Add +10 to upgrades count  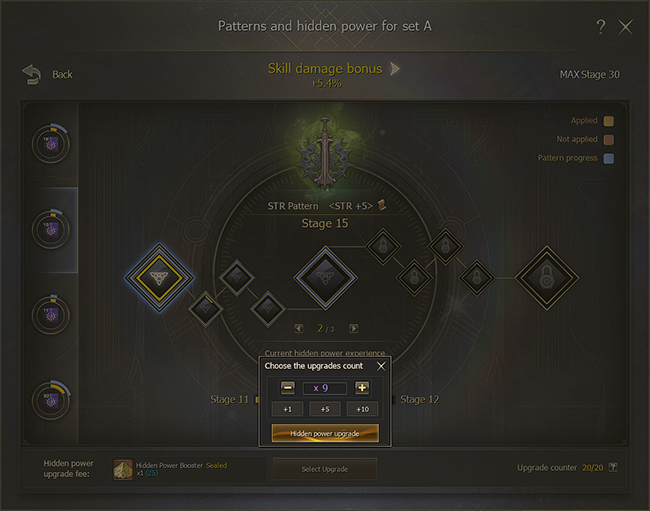coord(362,409)
